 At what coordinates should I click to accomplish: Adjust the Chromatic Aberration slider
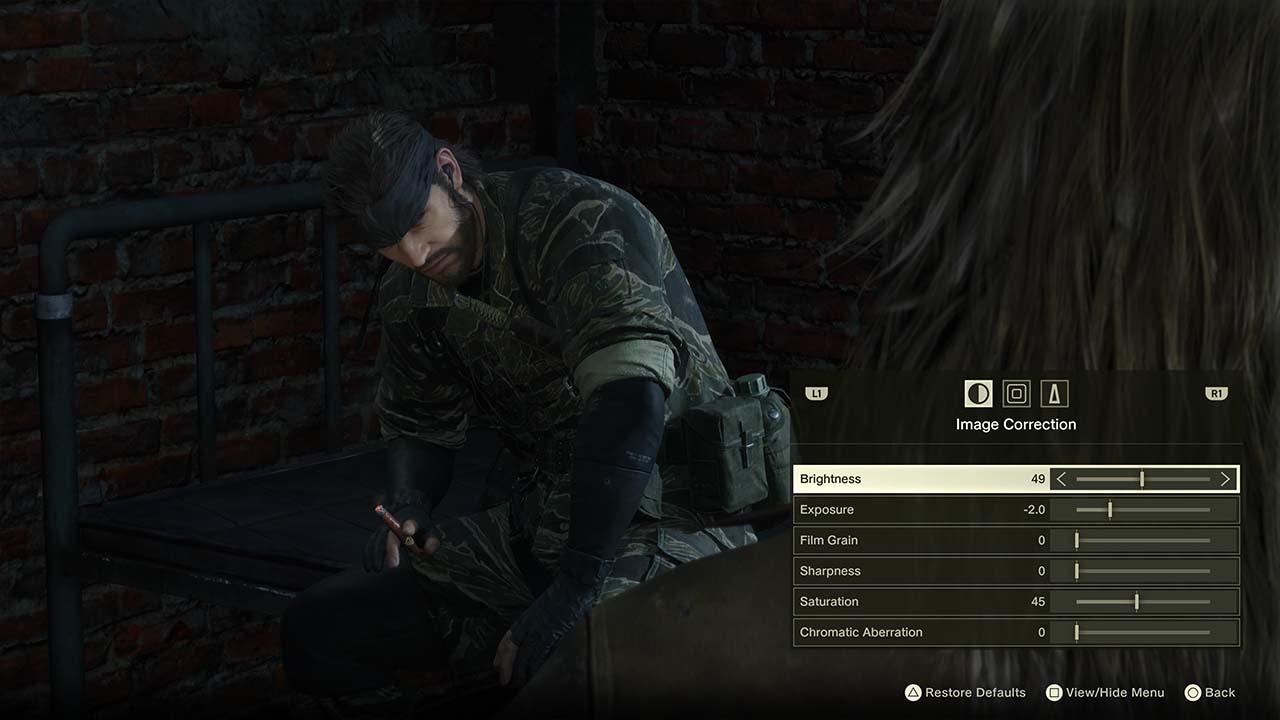pyautogui.click(x=1143, y=632)
